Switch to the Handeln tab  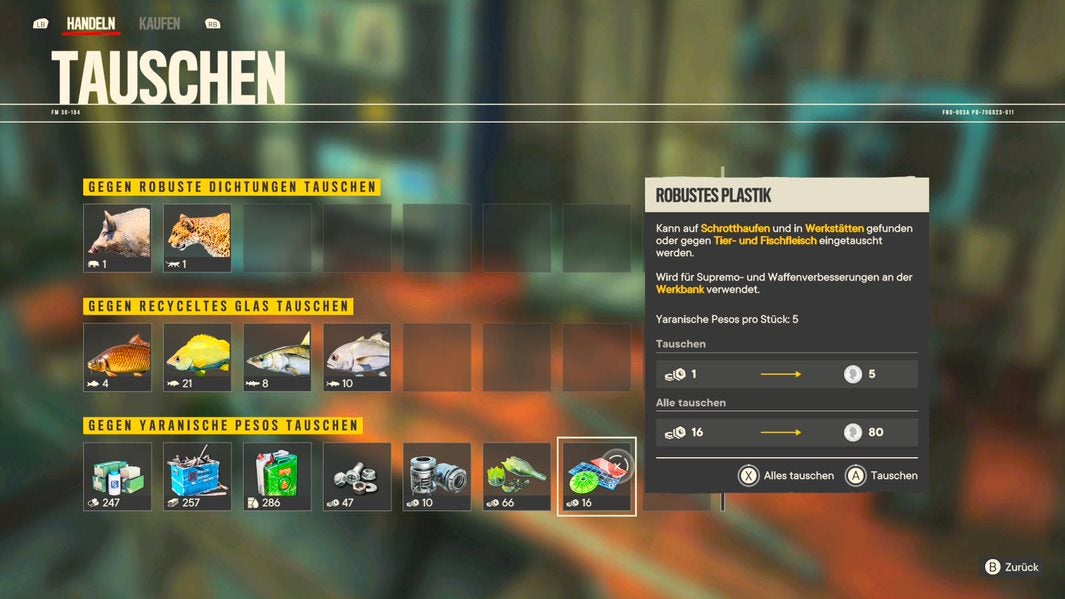tap(91, 23)
